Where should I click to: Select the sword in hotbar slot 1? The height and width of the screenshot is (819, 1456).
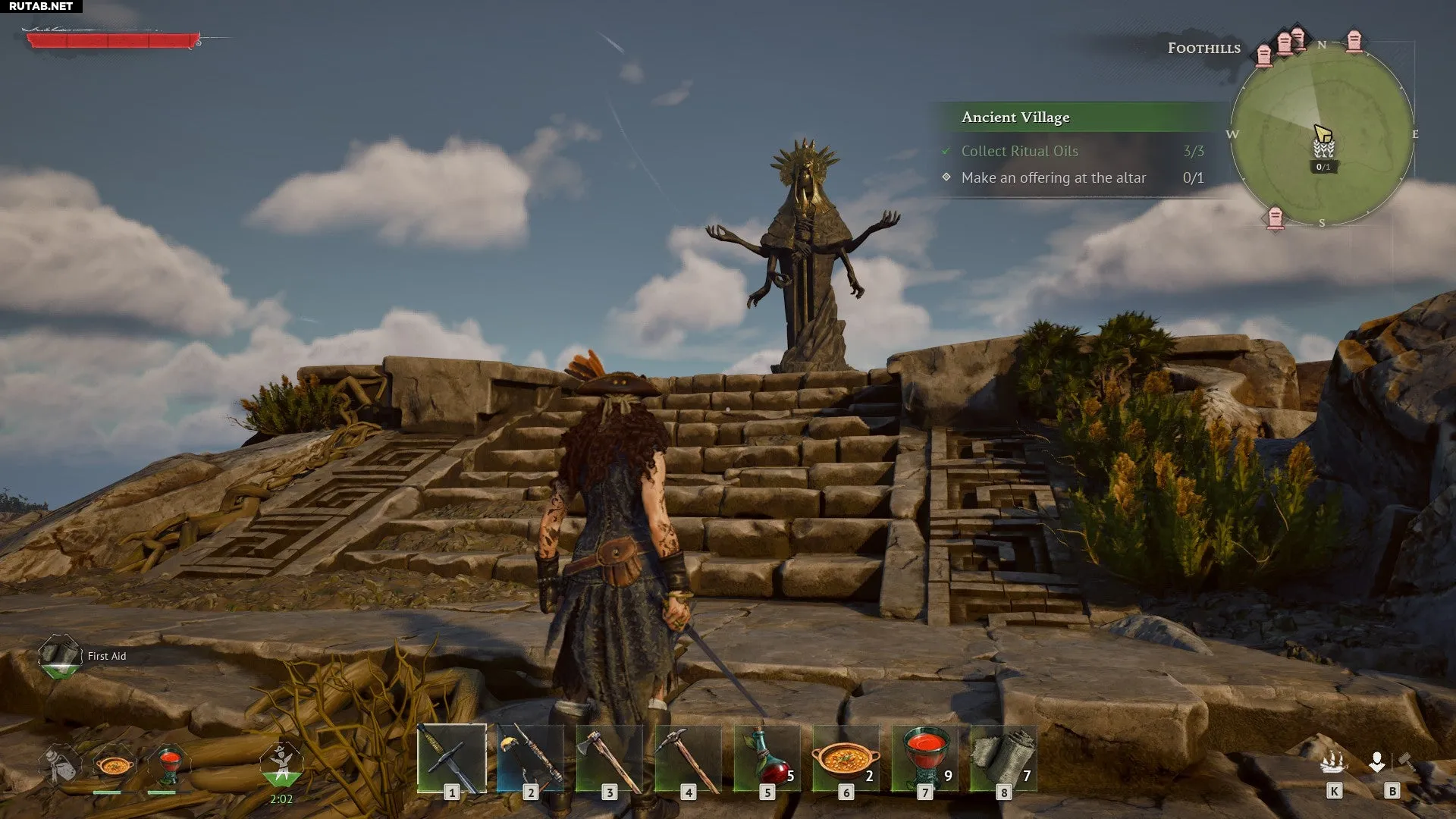click(452, 758)
